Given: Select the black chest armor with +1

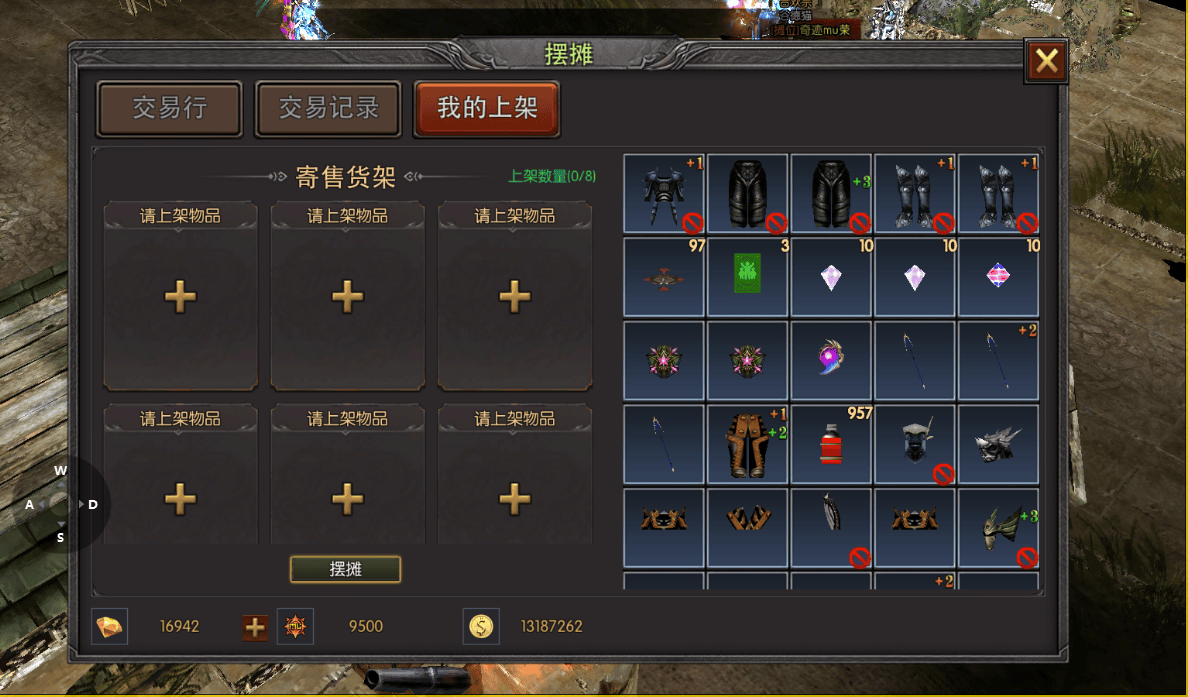Looking at the screenshot, I should (664, 192).
